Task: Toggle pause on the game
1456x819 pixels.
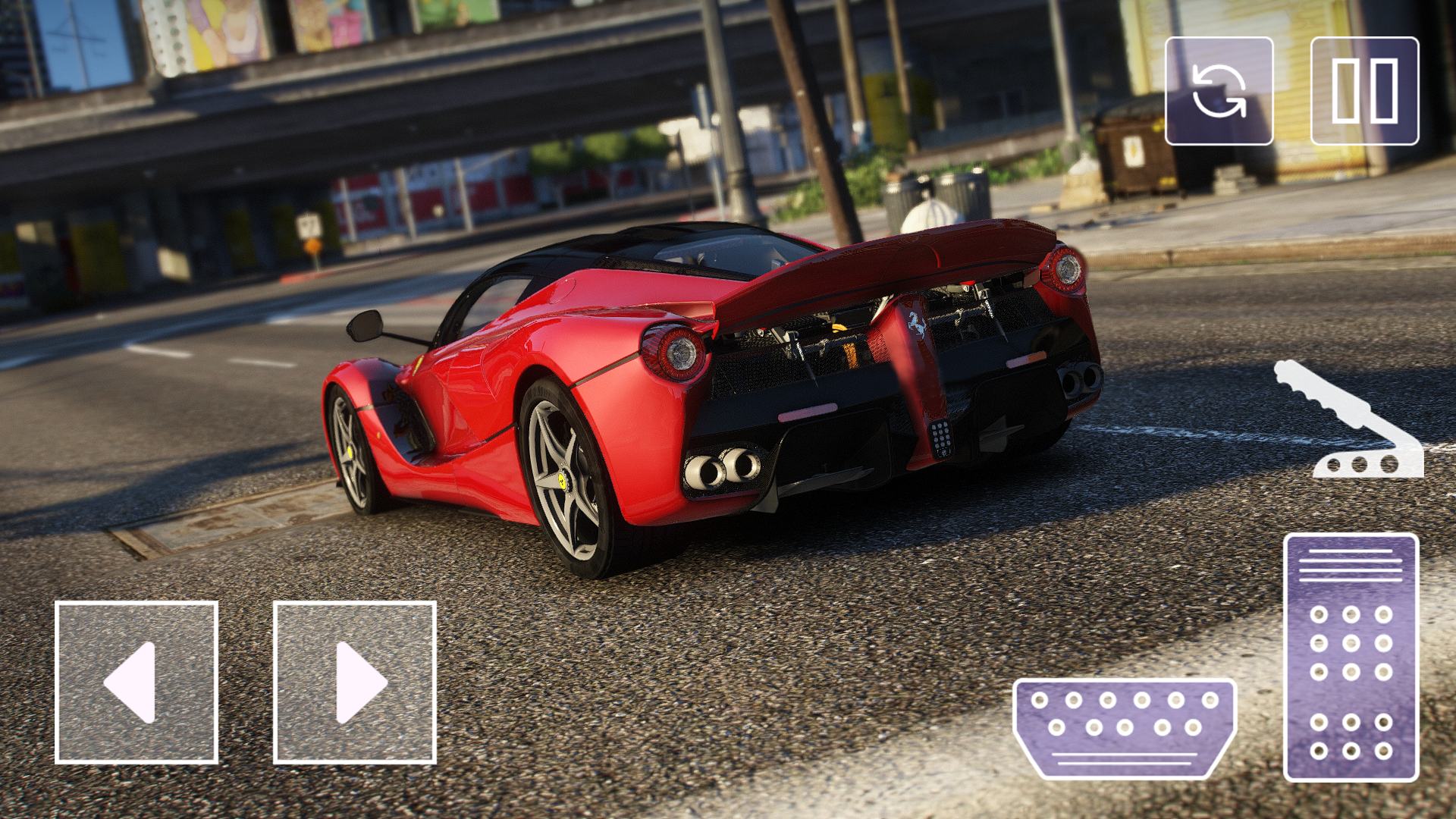Action: (1365, 91)
